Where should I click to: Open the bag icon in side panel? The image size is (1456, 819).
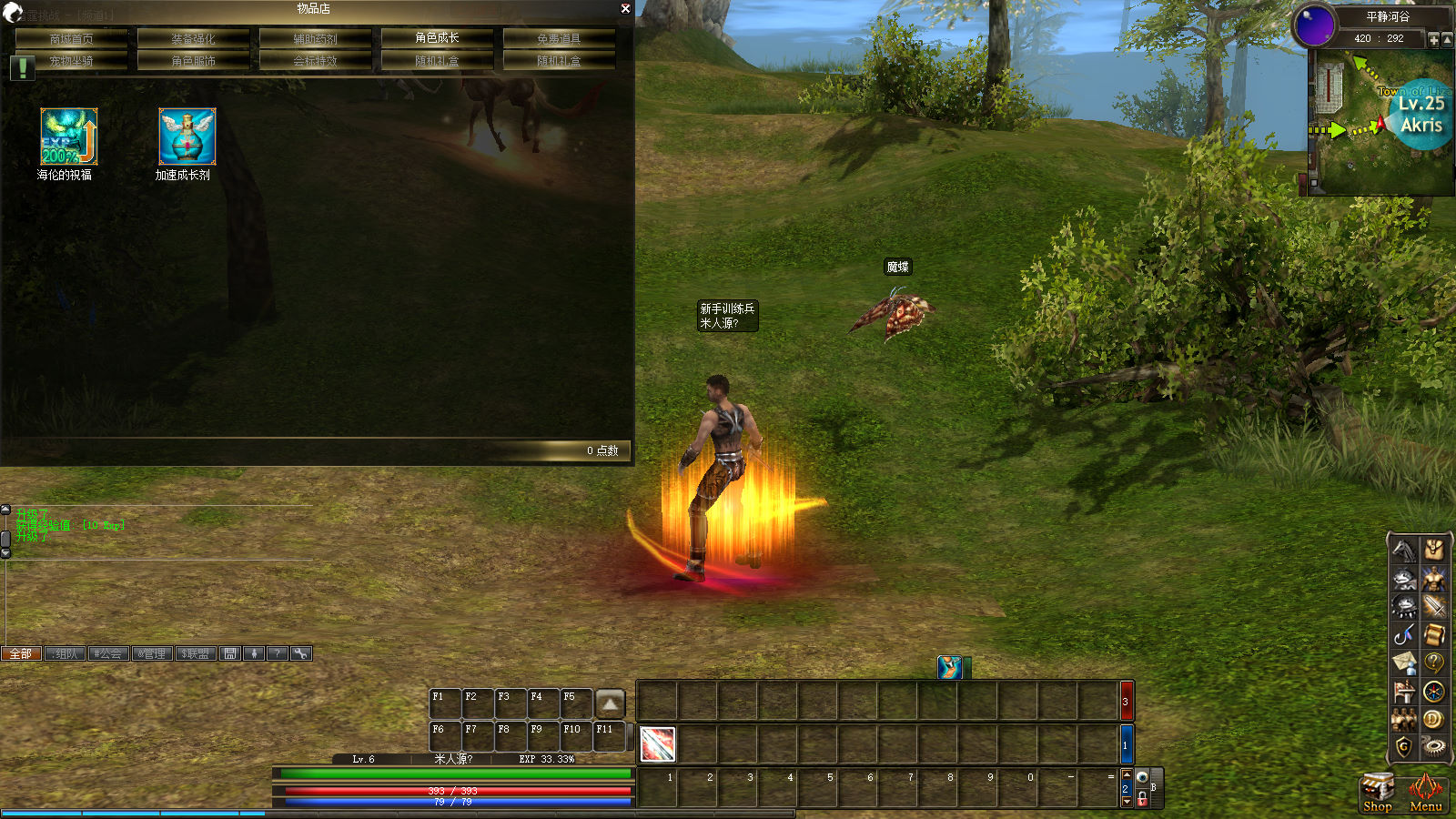click(1433, 549)
